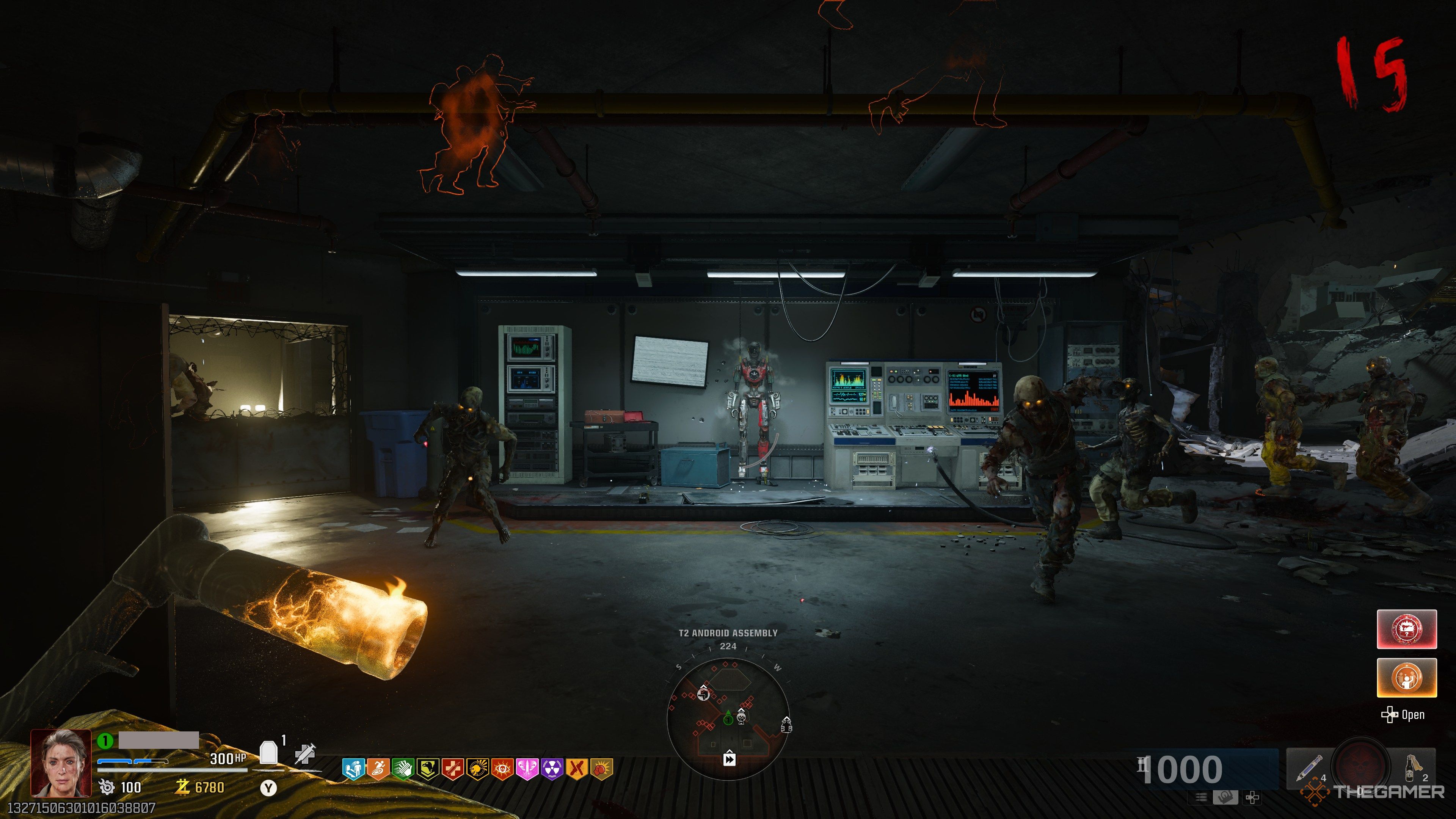
Task: Click the purple radiation perk icon
Action: point(552,769)
